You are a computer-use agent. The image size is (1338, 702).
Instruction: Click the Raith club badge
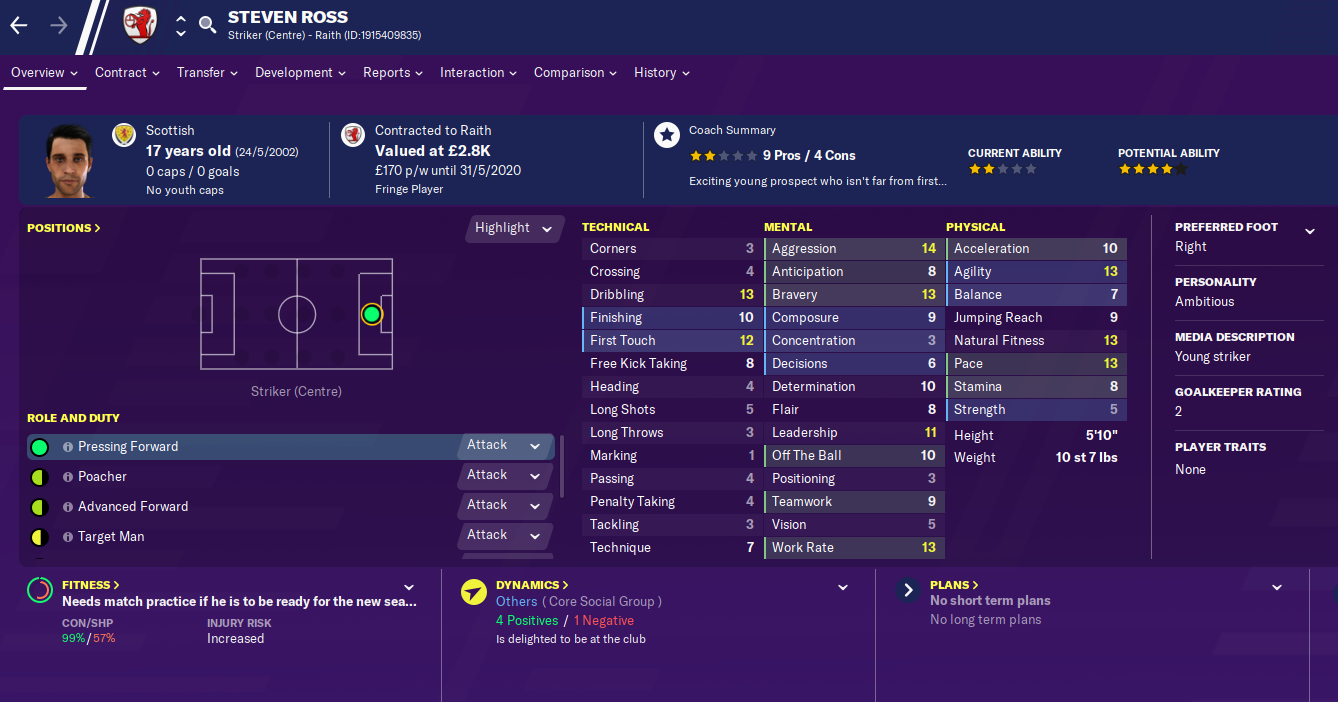[140, 25]
